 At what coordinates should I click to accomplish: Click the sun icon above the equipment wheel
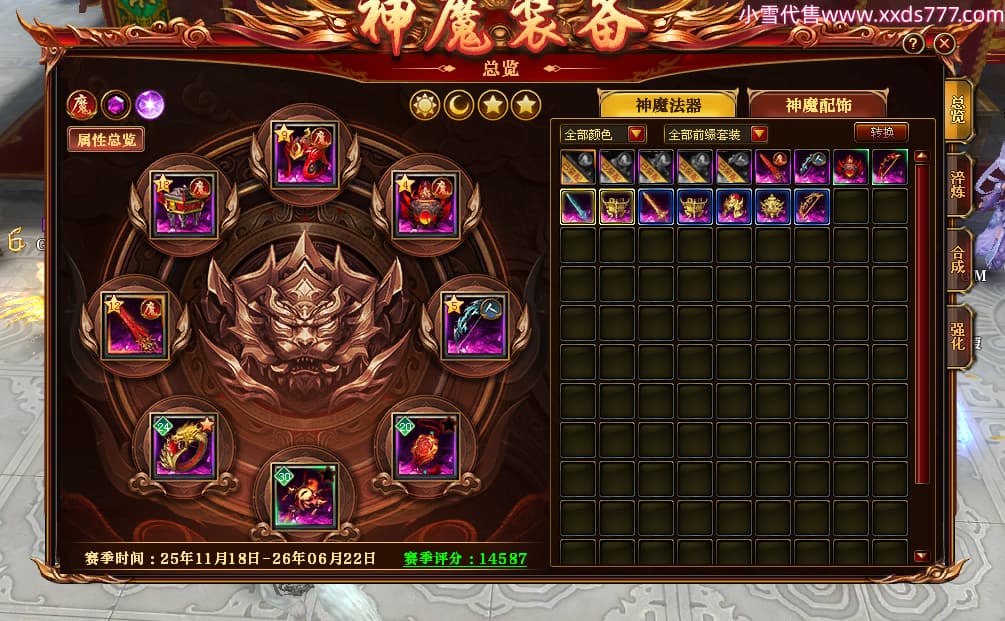[x=425, y=104]
